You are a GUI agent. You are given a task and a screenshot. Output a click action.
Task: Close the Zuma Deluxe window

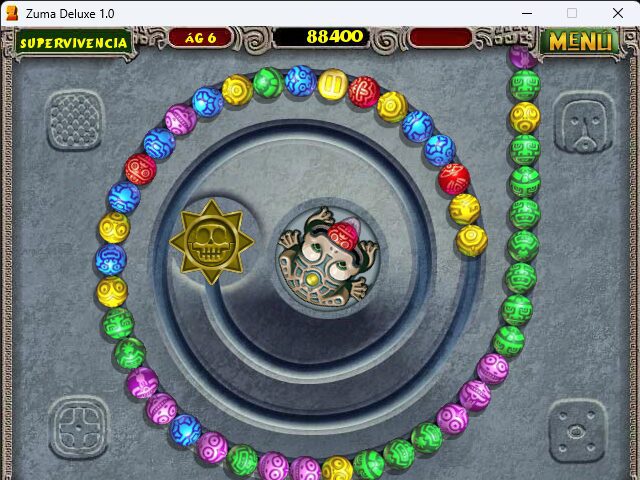pyautogui.click(x=617, y=13)
